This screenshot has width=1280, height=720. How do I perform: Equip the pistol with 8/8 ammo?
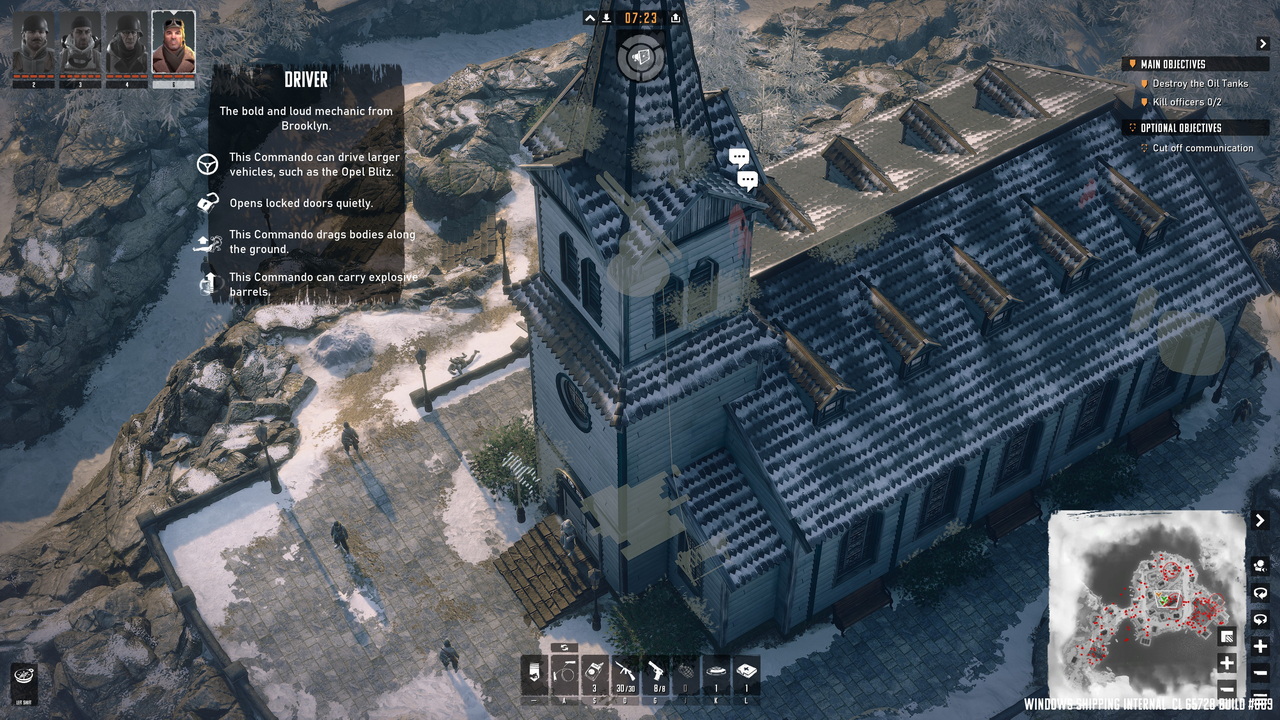pos(656,675)
